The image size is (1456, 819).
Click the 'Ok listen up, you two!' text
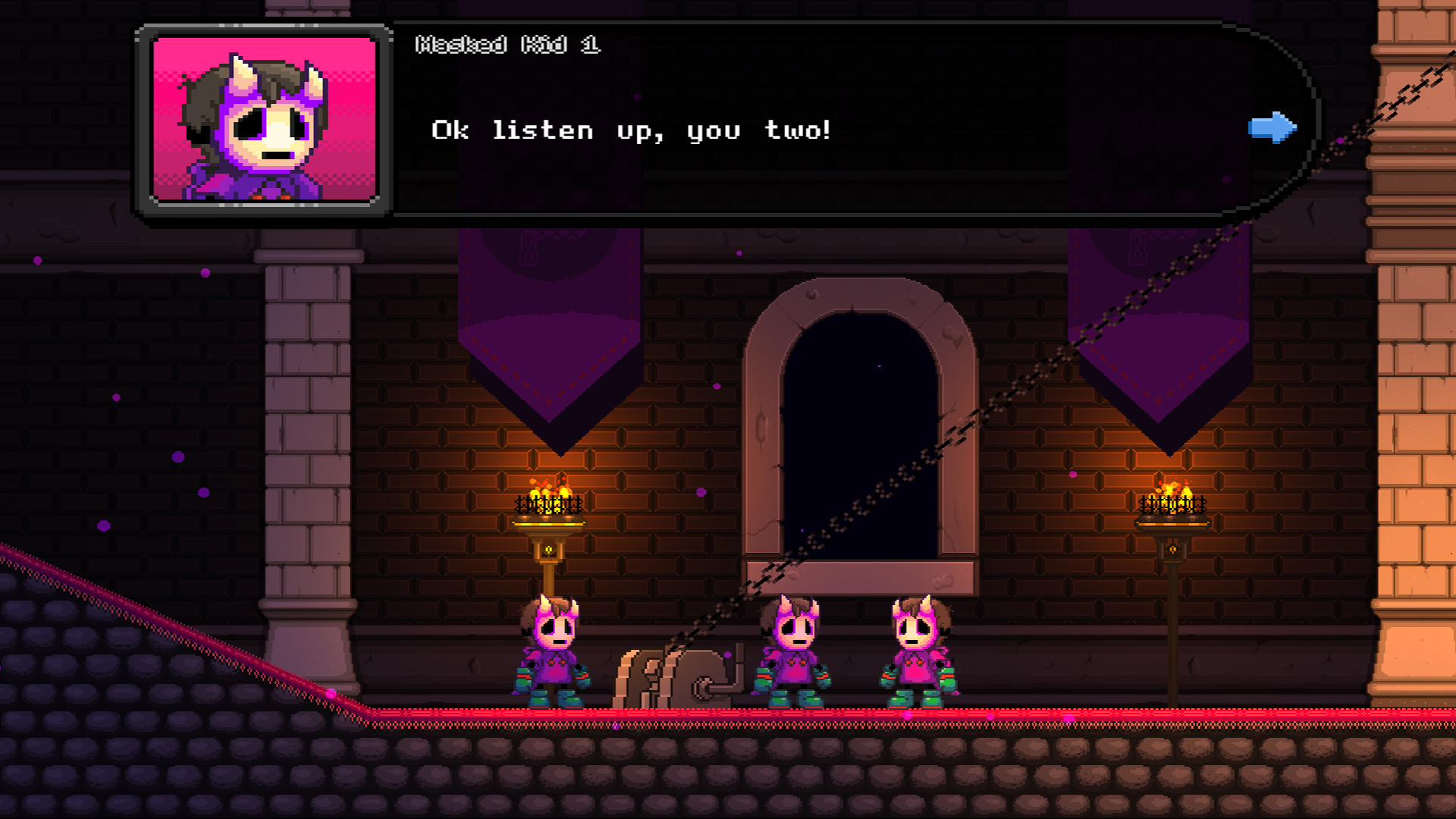629,129
